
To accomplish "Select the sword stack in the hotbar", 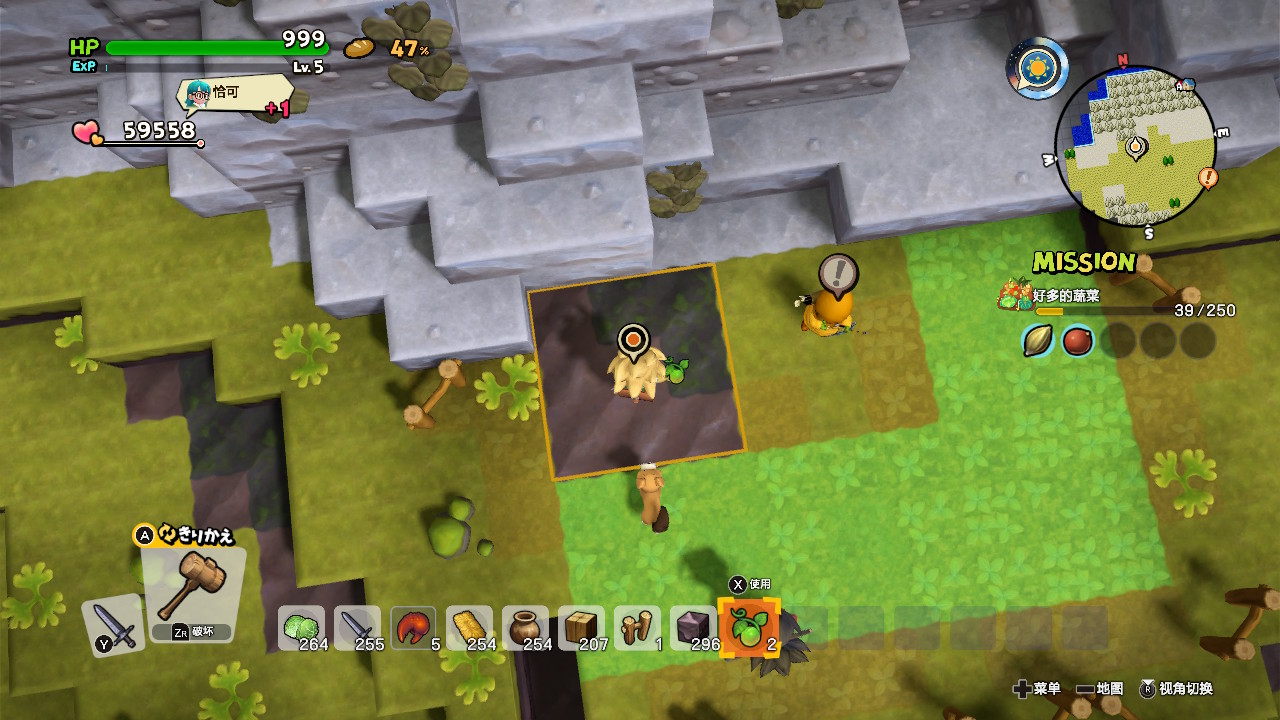I will pos(357,628).
